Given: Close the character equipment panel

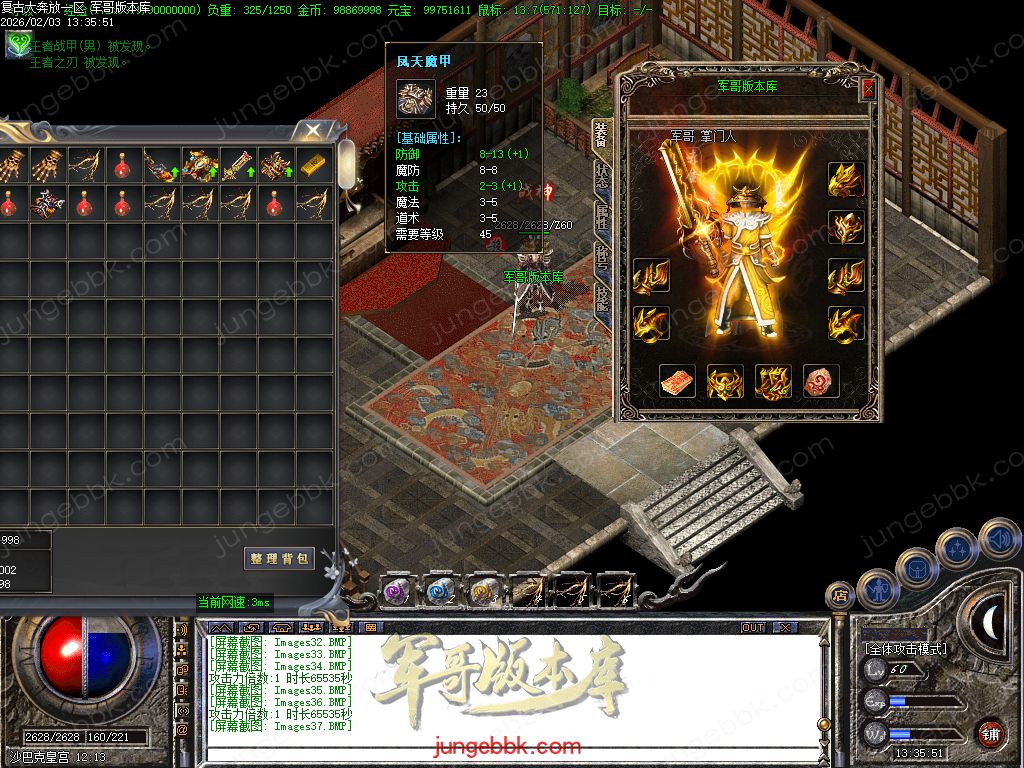Looking at the screenshot, I should coord(867,89).
